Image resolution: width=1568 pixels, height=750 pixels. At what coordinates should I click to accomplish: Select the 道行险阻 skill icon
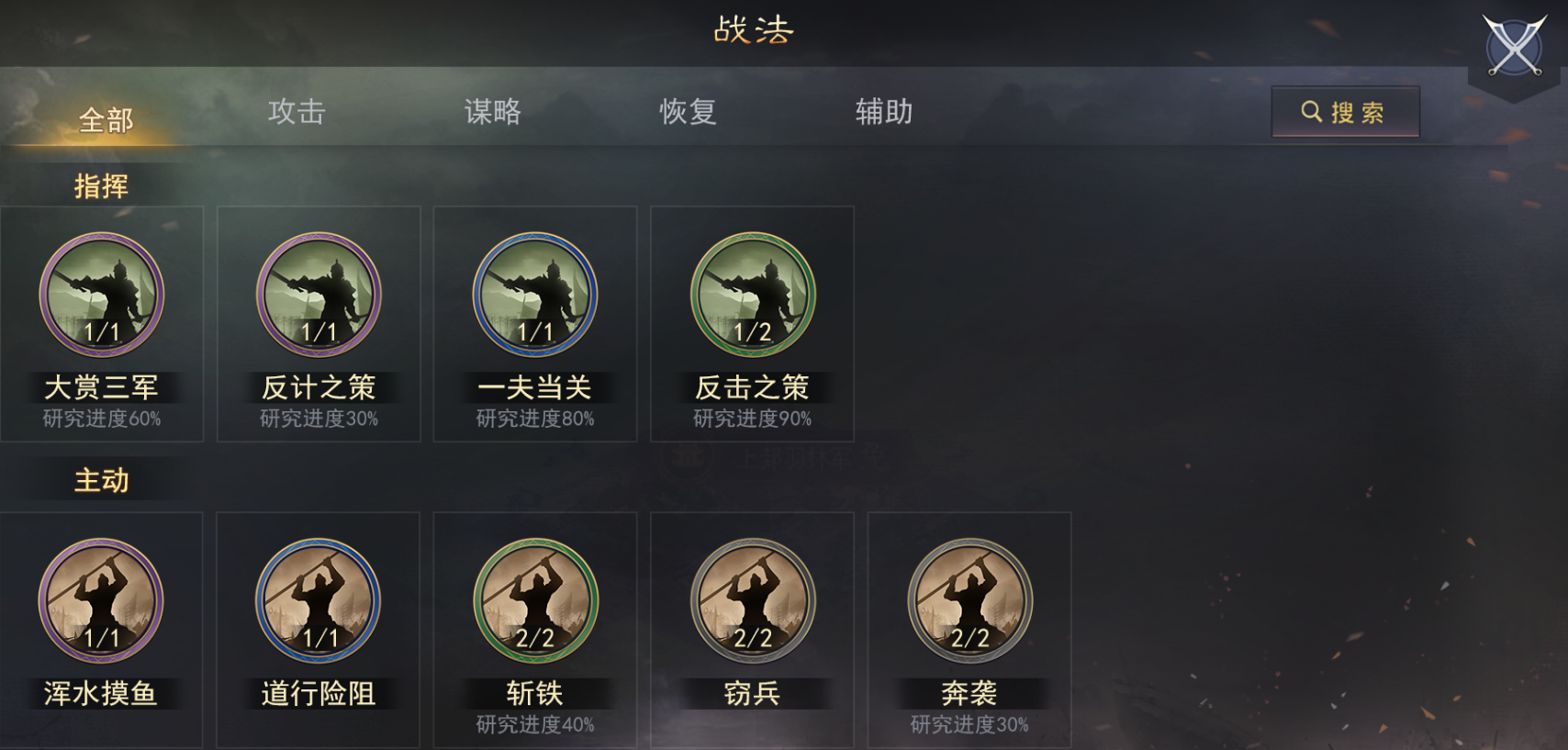pos(318,601)
